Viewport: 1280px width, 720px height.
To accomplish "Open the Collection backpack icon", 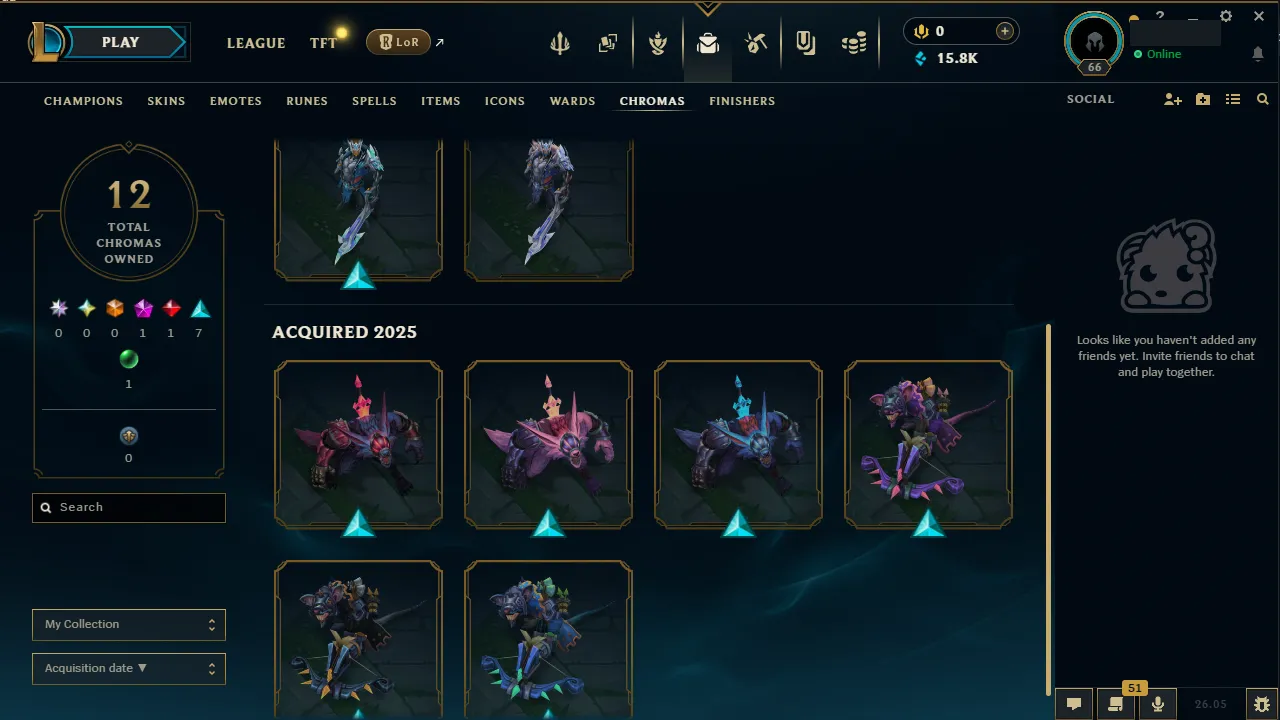I will 707,42.
